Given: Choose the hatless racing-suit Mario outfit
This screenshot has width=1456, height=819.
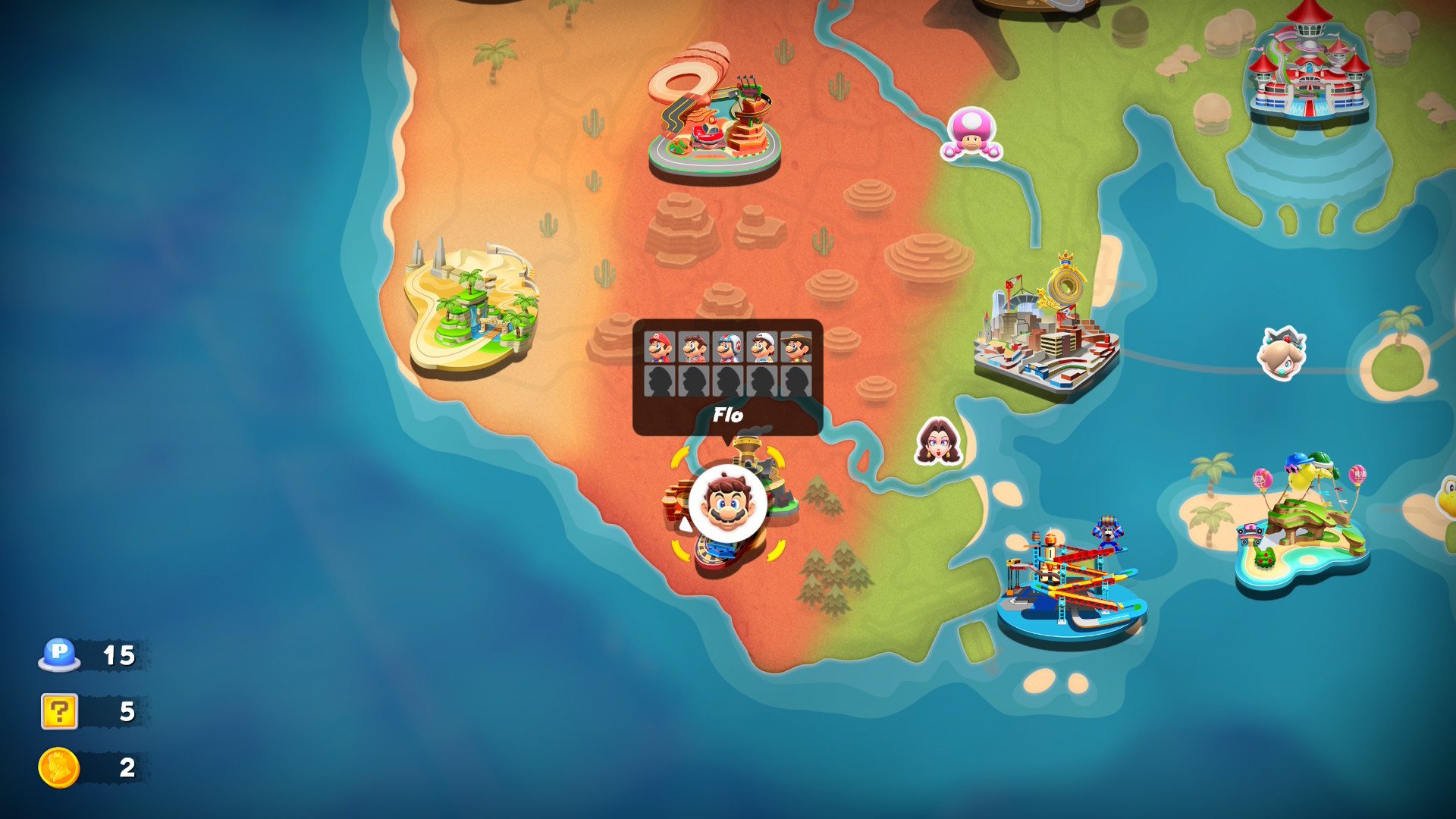Looking at the screenshot, I should pos(693,347).
